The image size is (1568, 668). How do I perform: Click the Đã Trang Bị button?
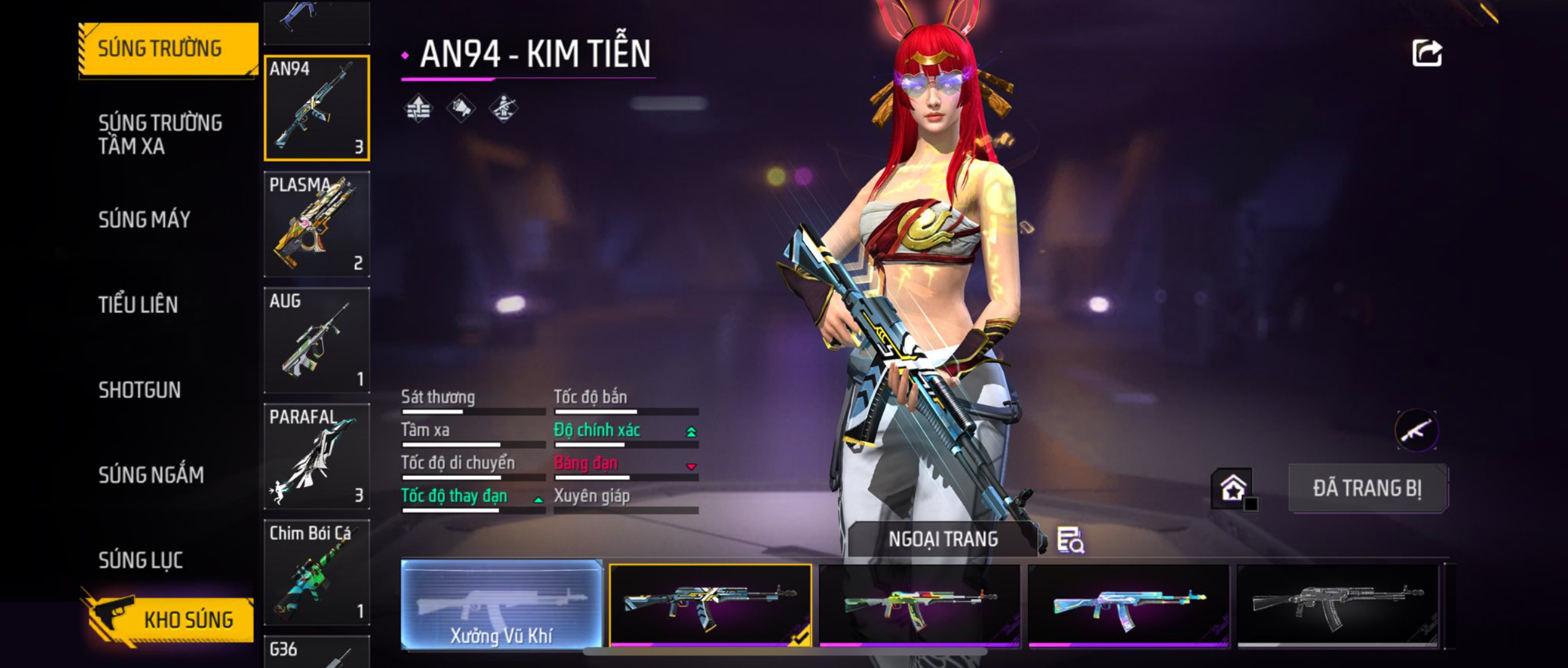tap(1367, 489)
